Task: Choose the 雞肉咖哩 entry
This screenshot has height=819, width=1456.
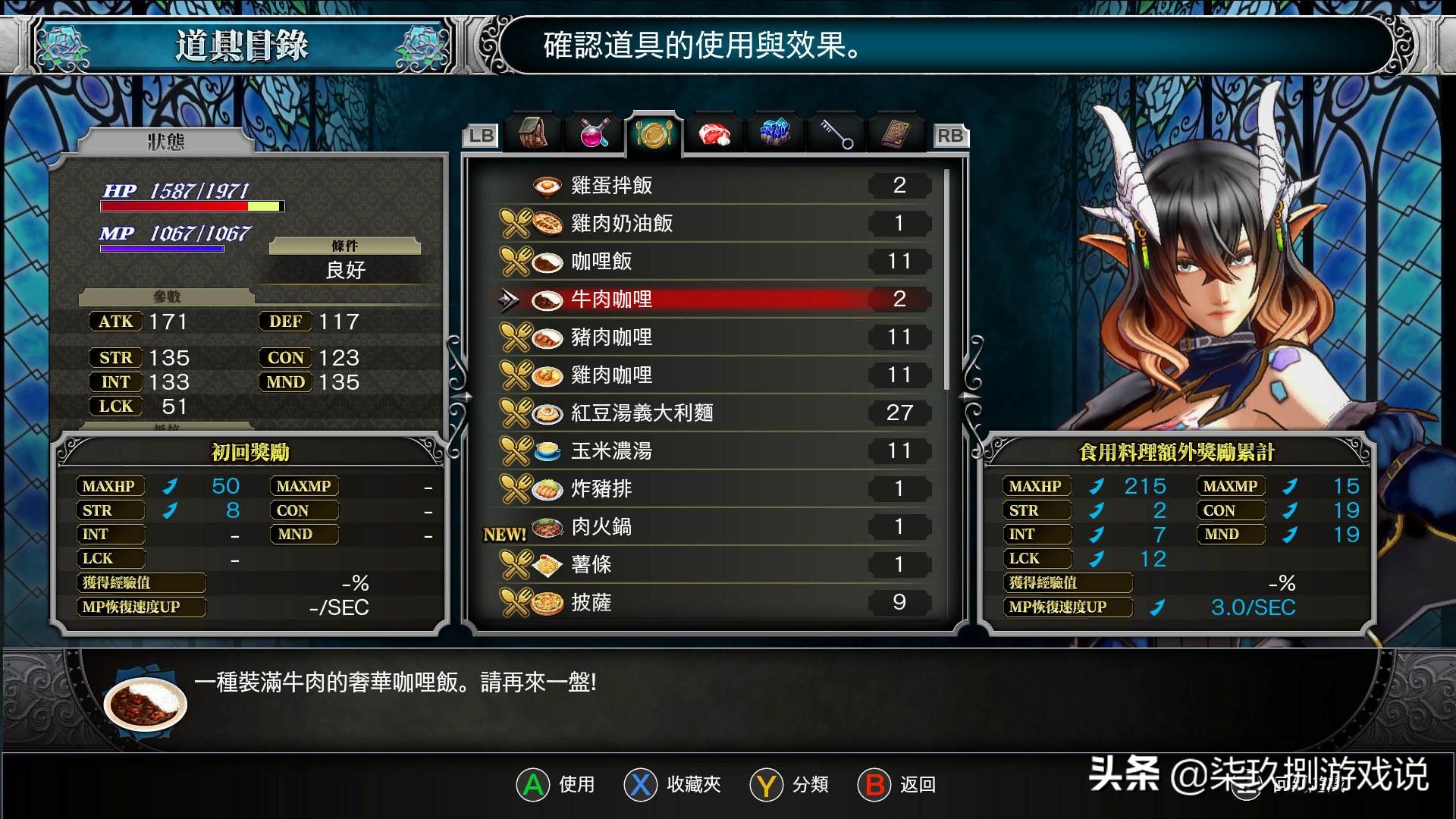Action: (713, 375)
